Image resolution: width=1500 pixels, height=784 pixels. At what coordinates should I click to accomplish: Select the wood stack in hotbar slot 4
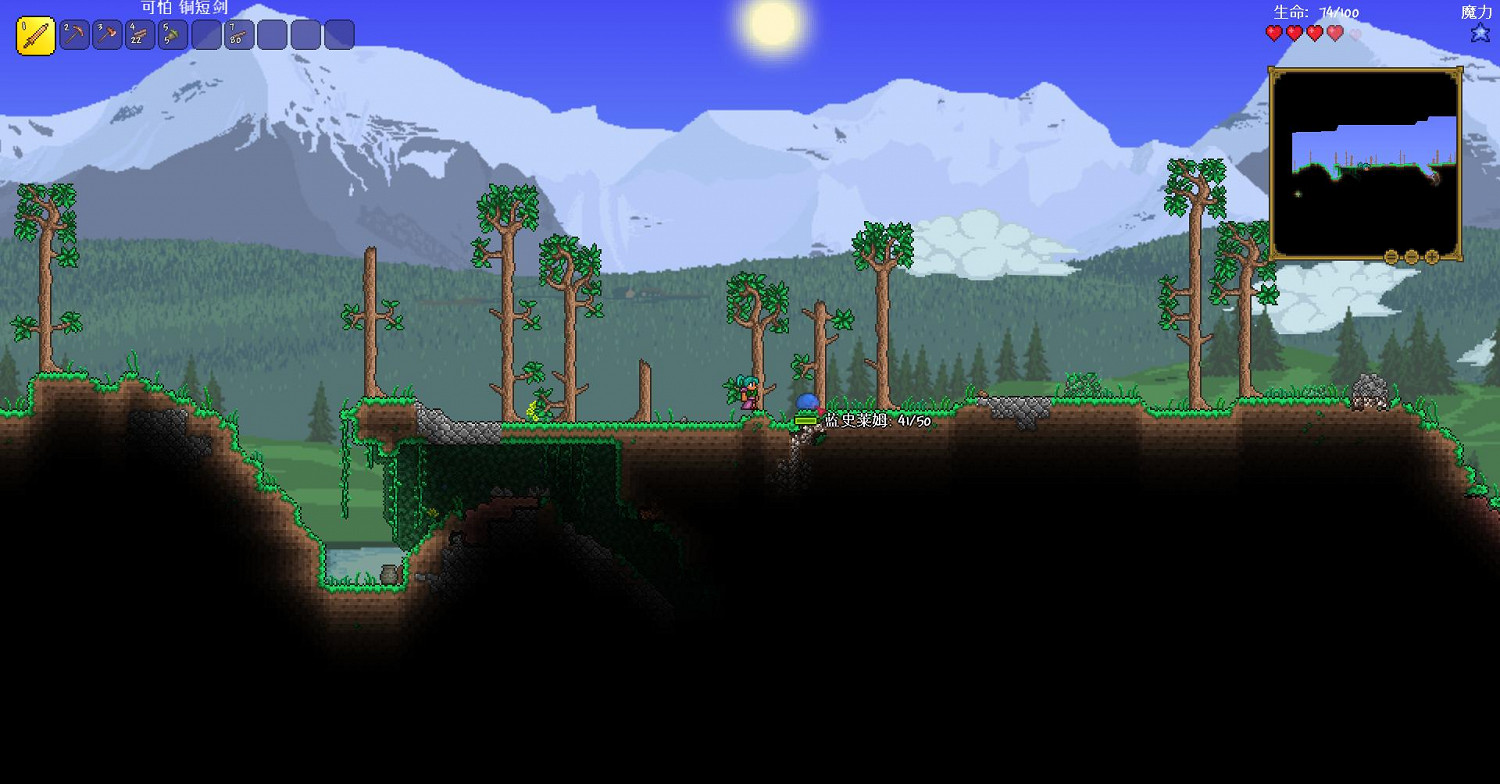pos(137,34)
